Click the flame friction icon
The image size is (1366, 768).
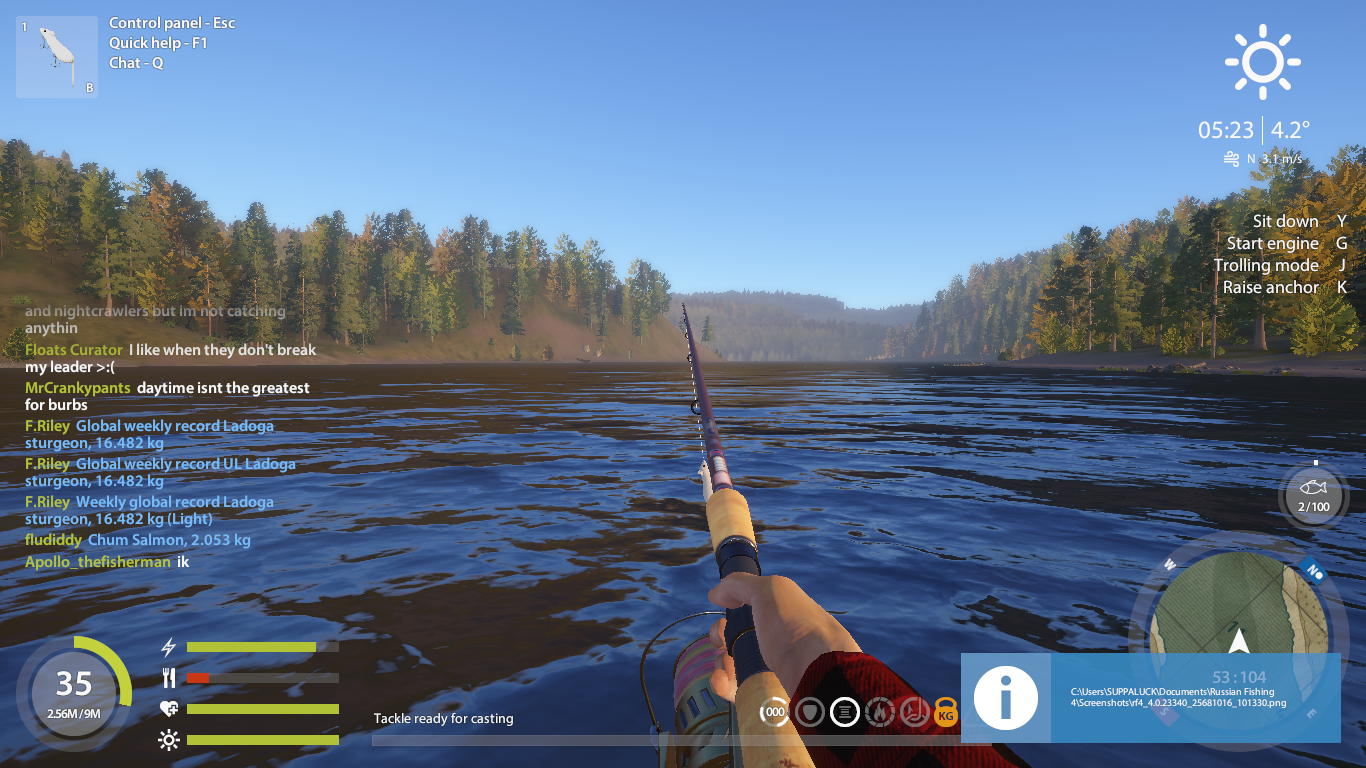[x=879, y=713]
